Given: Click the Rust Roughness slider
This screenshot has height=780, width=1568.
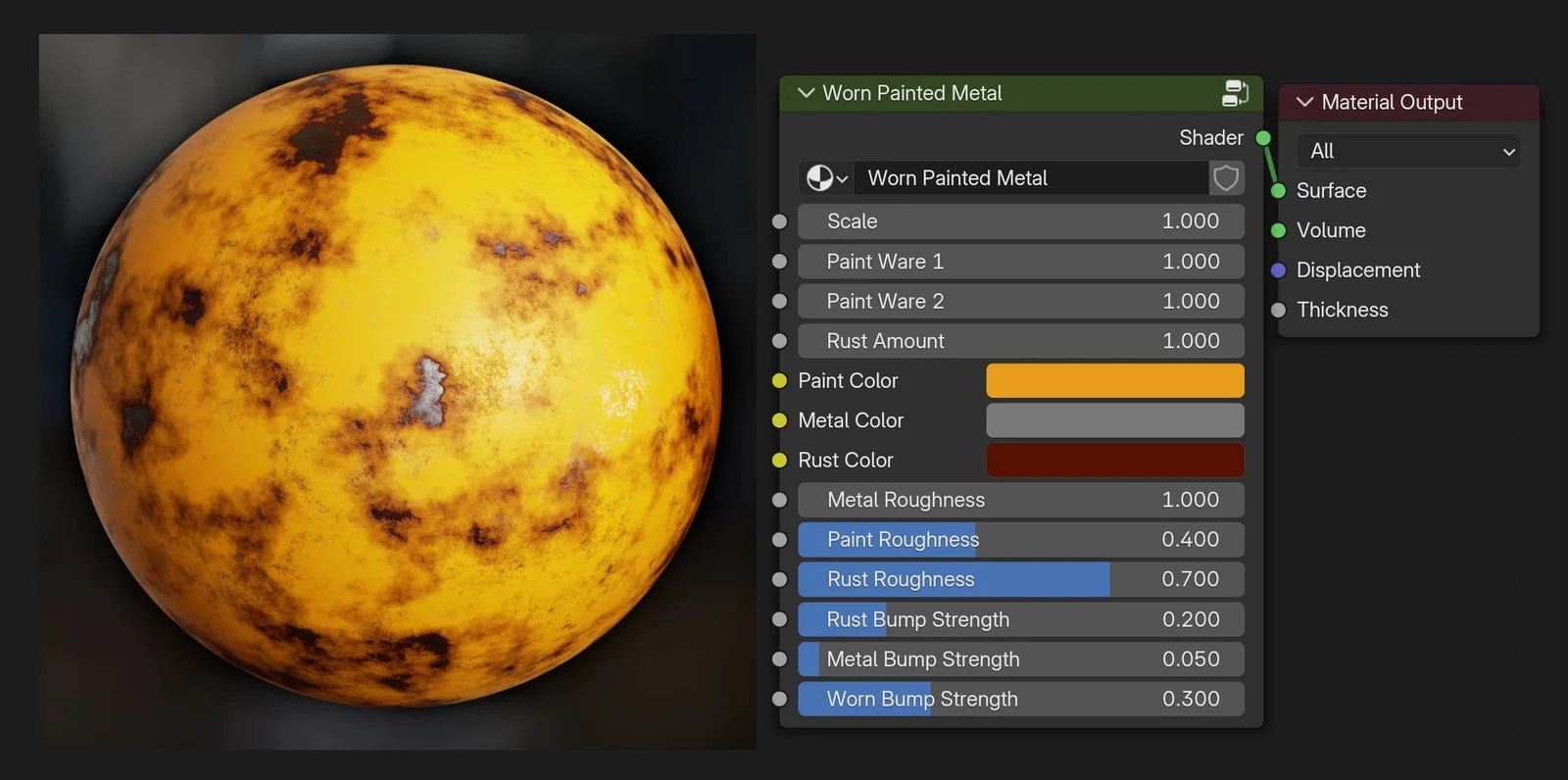Looking at the screenshot, I should [1020, 579].
